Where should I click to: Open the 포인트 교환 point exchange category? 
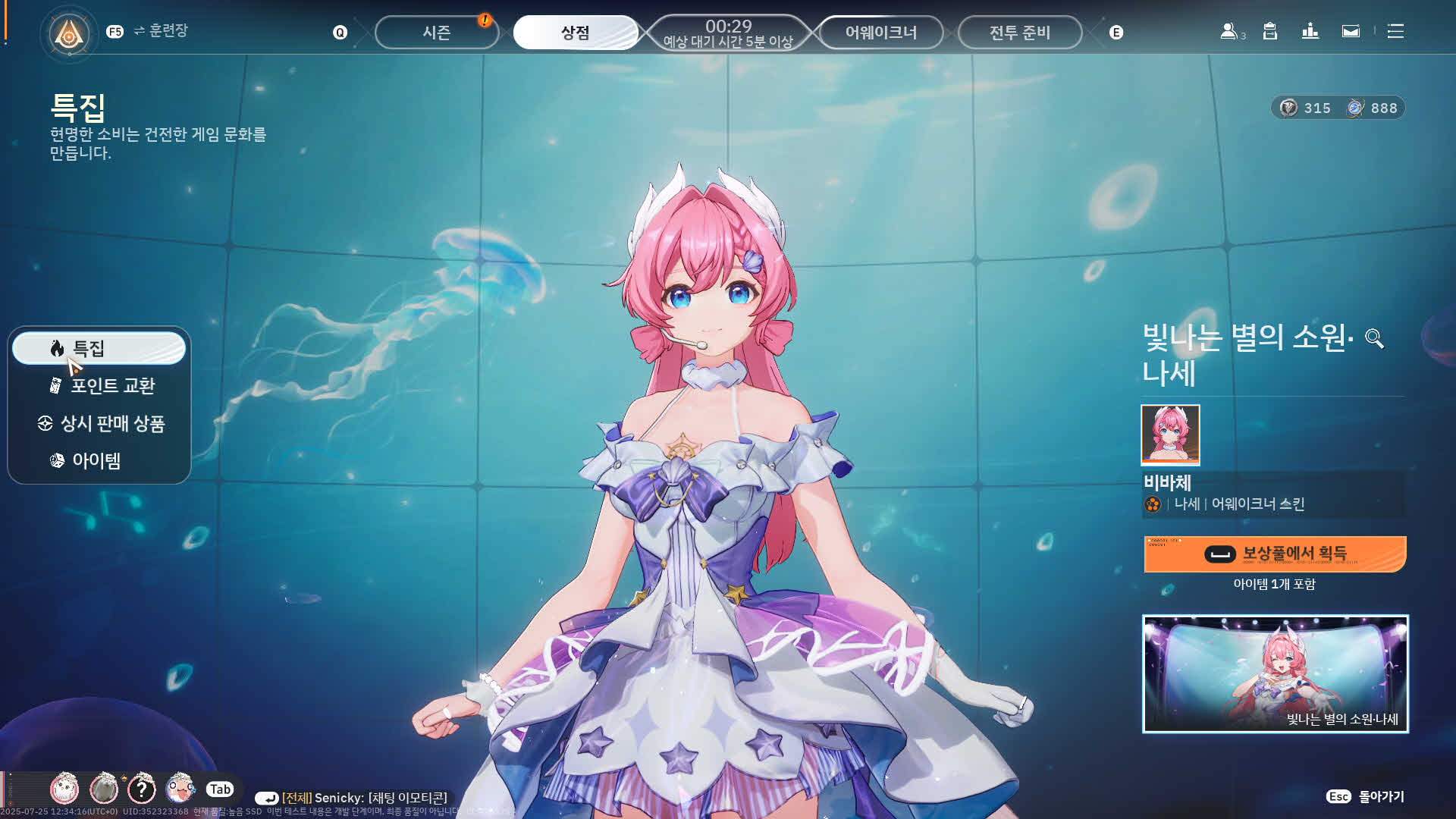point(102,386)
